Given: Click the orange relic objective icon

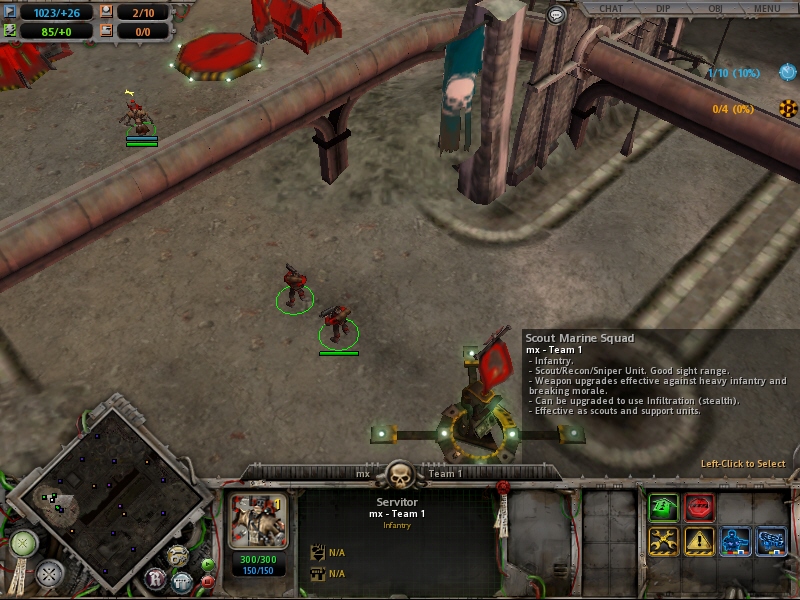Looking at the screenshot, I should 787,109.
